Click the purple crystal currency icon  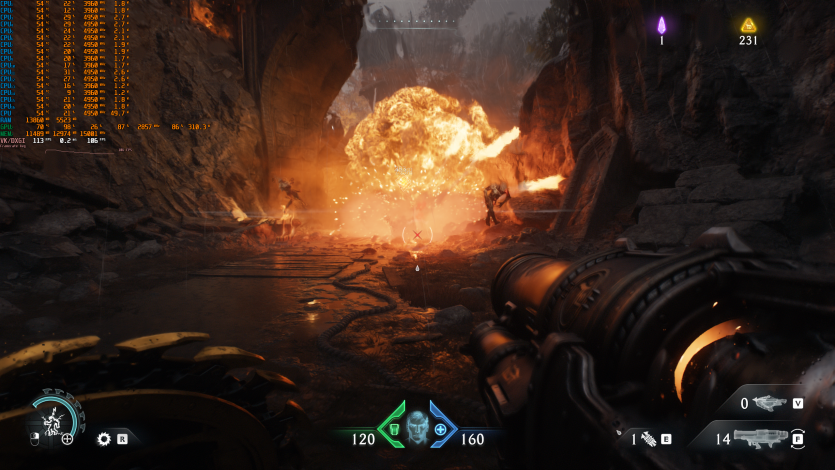(x=661, y=26)
